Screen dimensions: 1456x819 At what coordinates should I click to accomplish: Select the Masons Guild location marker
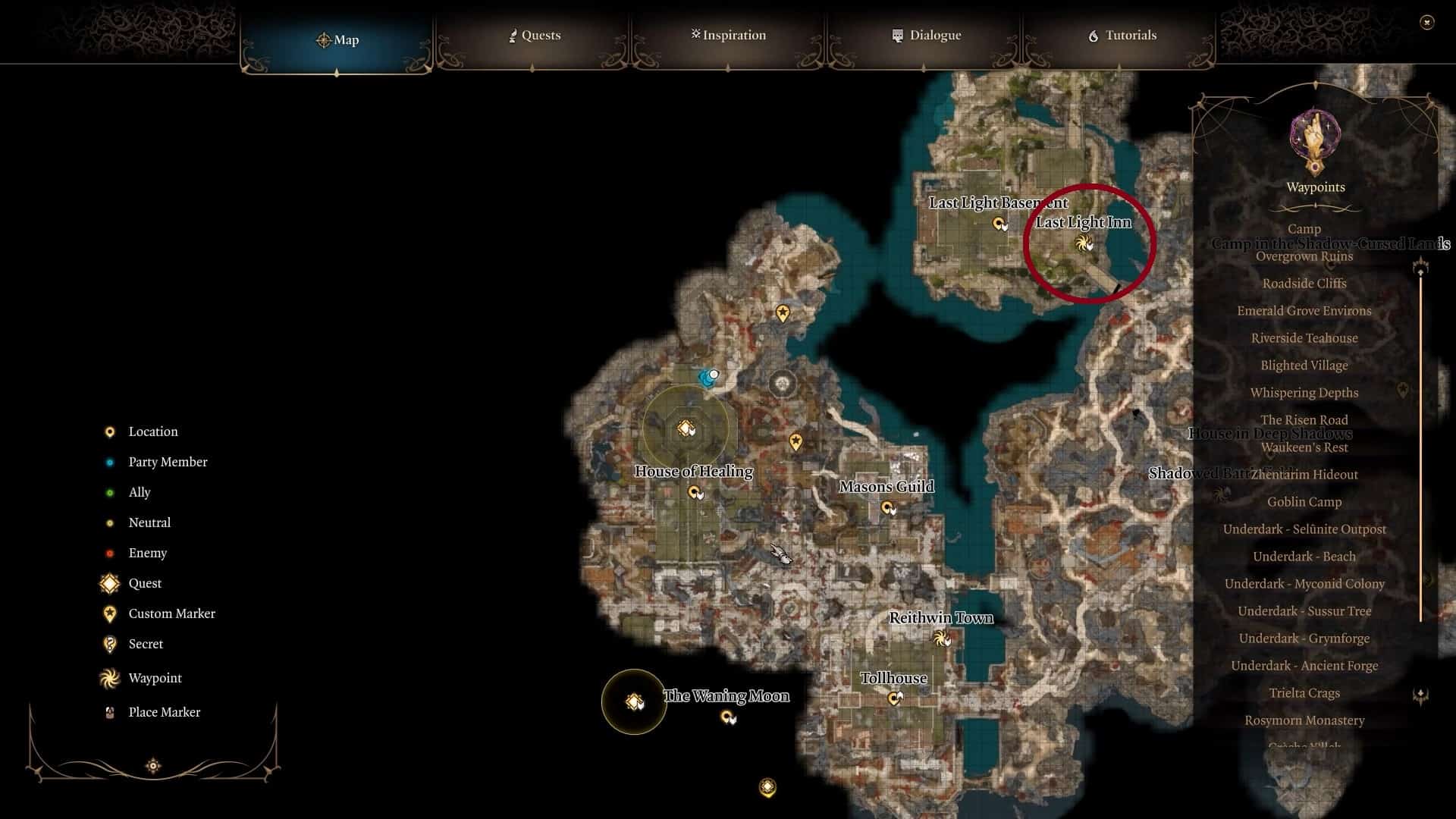click(x=887, y=507)
